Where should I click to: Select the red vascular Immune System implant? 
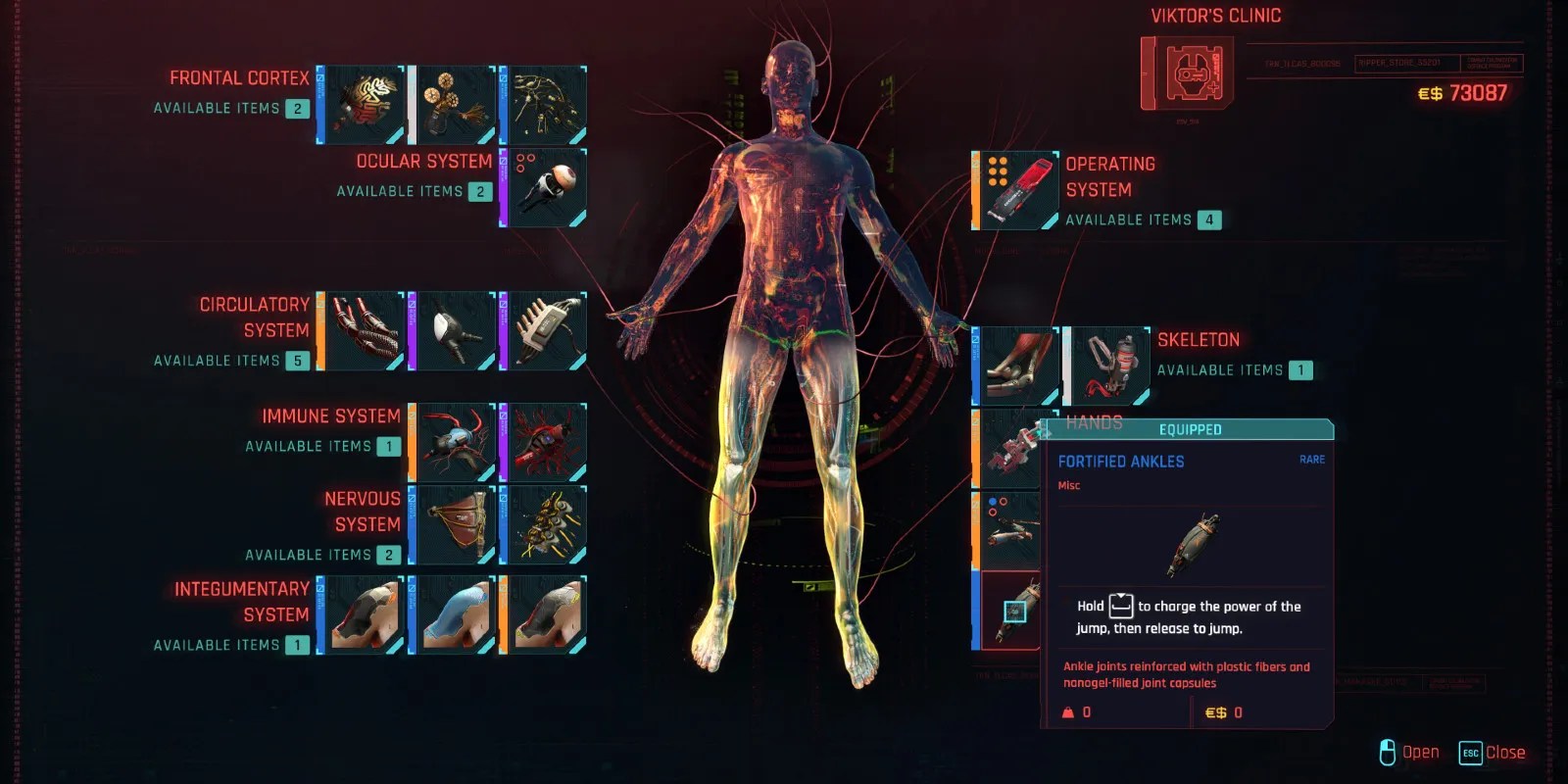[x=542, y=441]
